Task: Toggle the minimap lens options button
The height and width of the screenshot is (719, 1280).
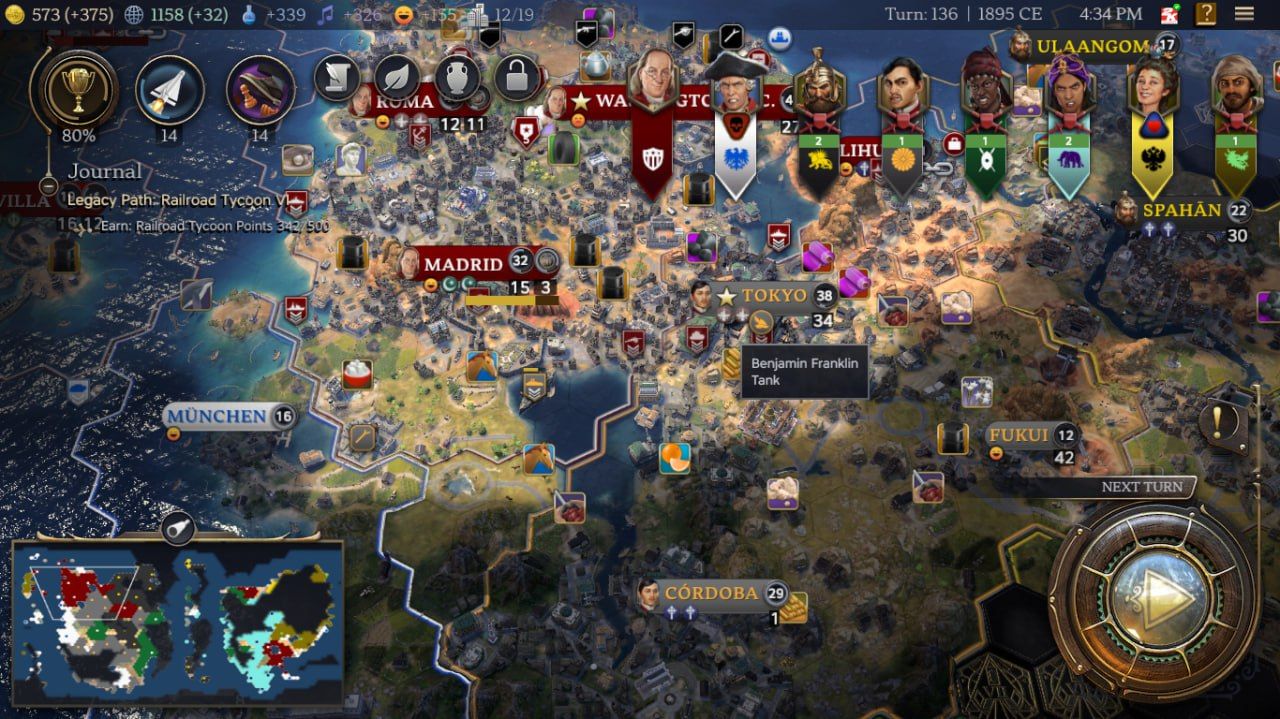Action: (x=178, y=527)
